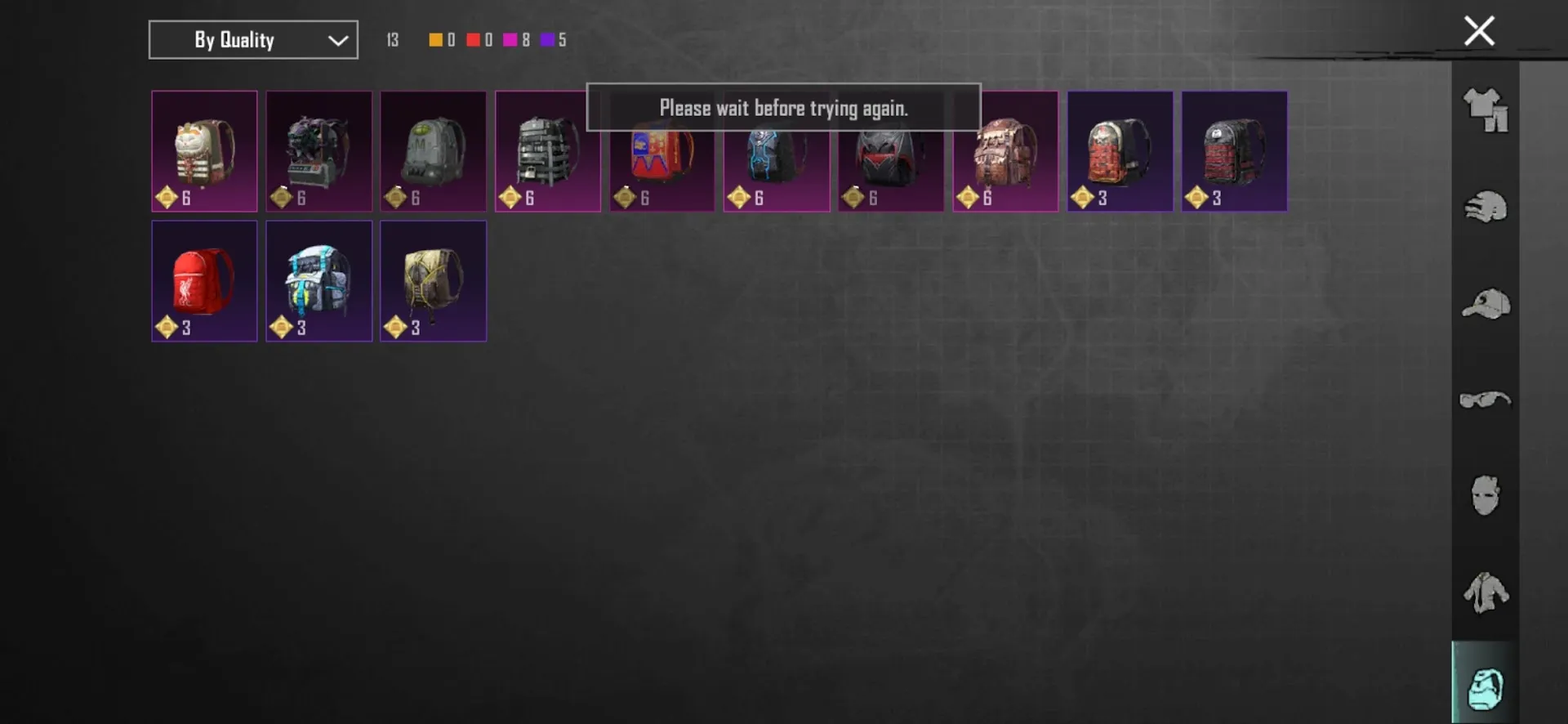Screen dimensions: 1568x724
Task: Click the coin icon under the cat backpack
Action: point(166,196)
